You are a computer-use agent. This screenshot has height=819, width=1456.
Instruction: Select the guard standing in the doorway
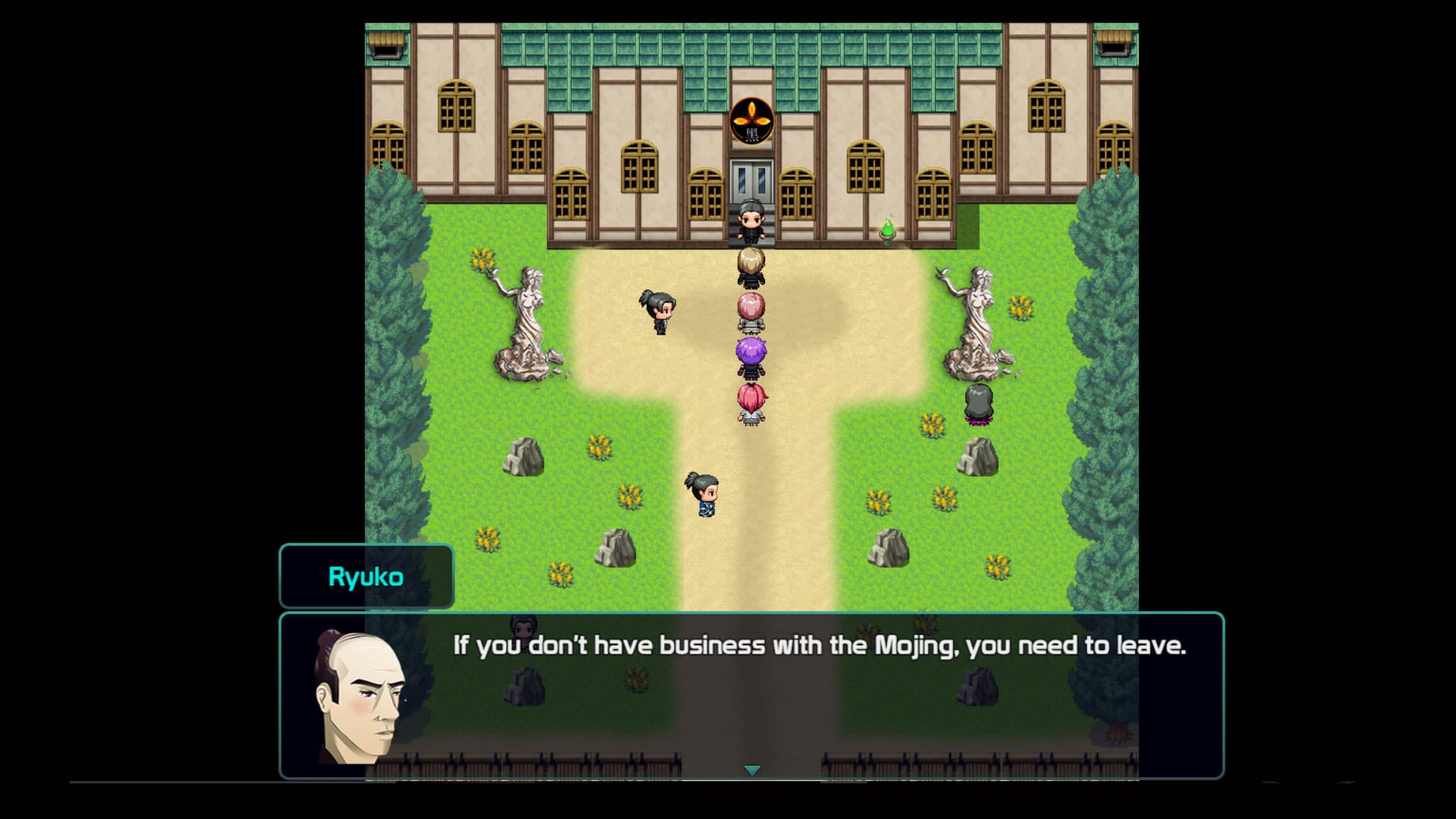[749, 220]
